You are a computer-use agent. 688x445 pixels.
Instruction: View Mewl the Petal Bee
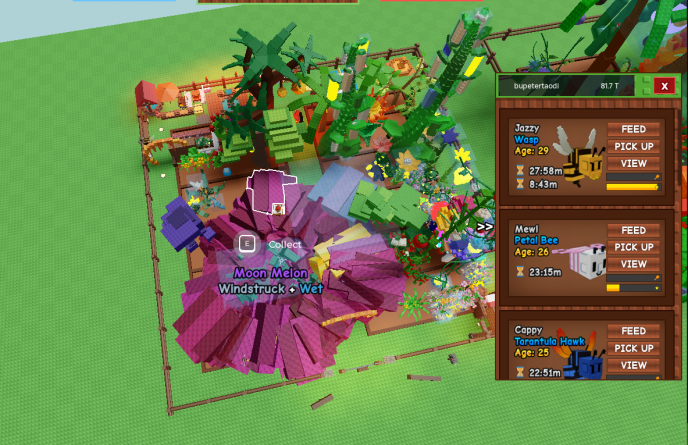(633, 264)
